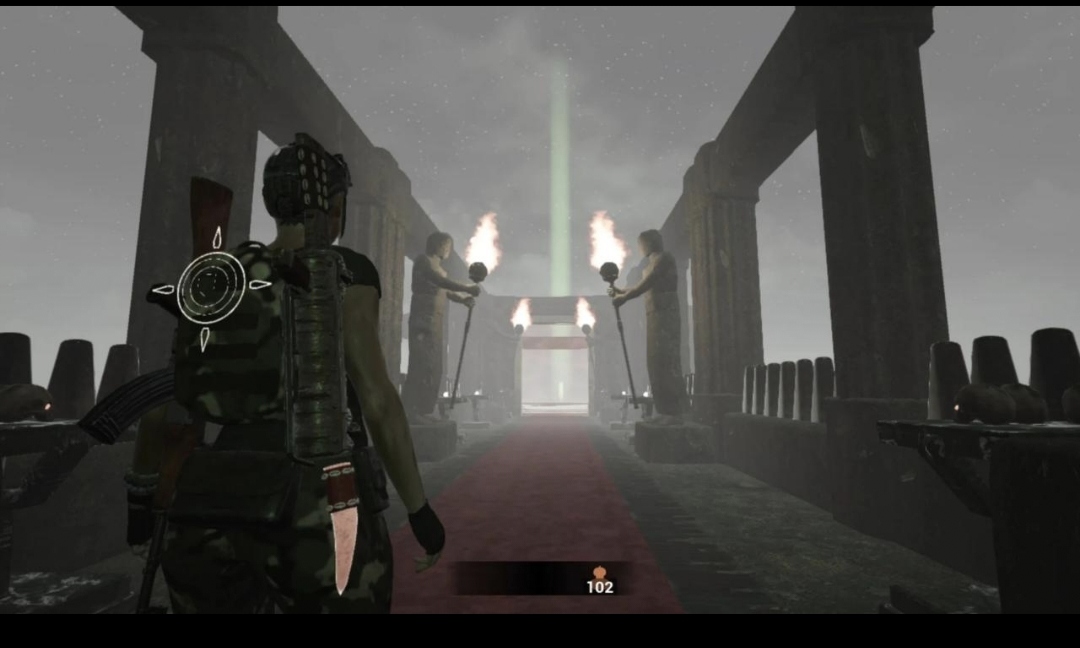The image size is (1080, 648).
Task: Click the circular compass reticle icon
Action: (x=211, y=288)
